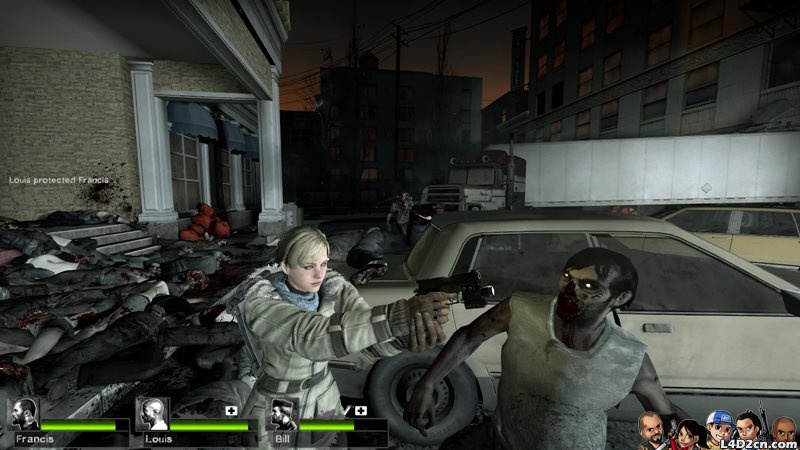Select Francis's teammate portrait
Screen dimensions: 800x450
tap(23, 414)
